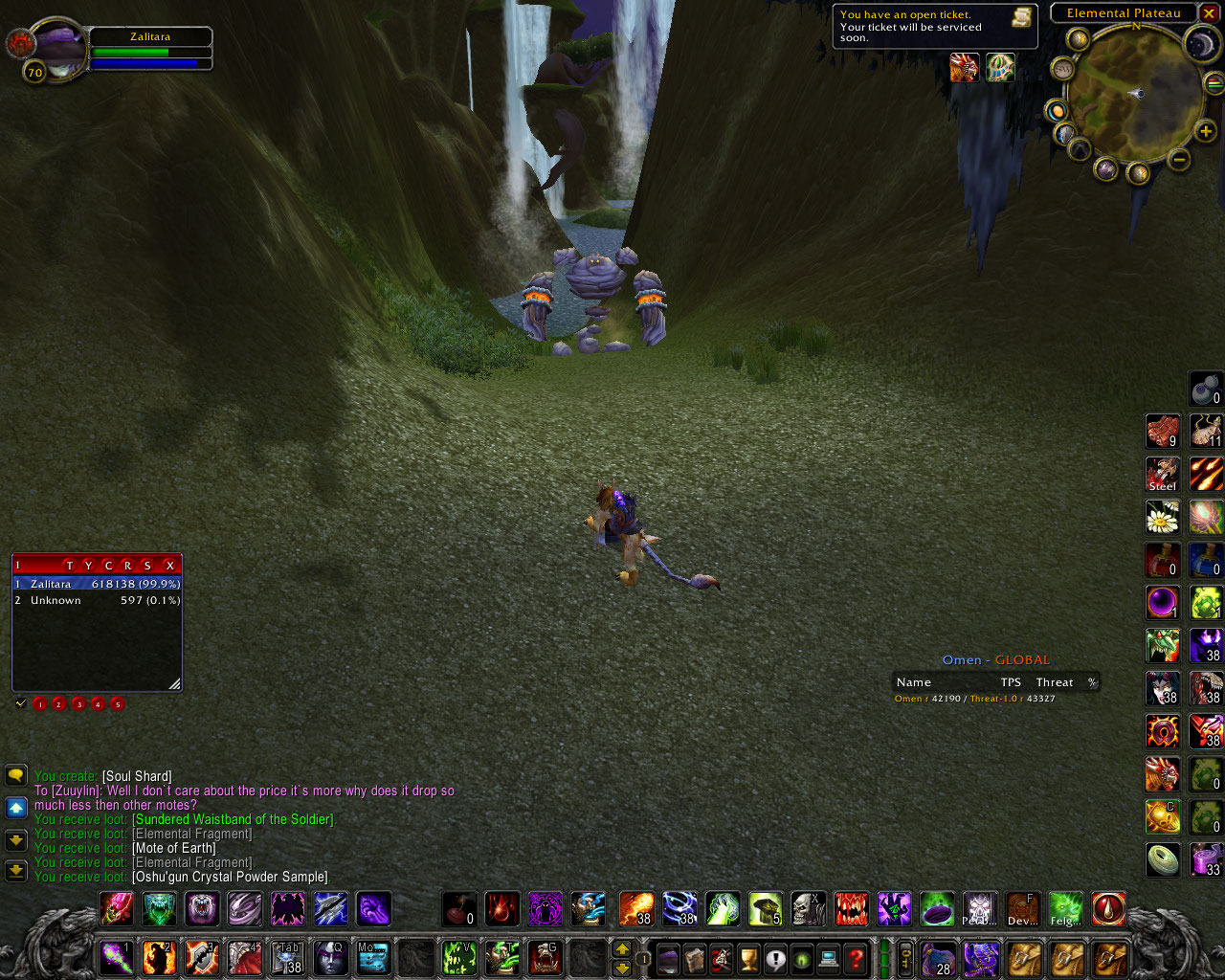Zoom in on the minimap
Screen dimensions: 1225x980
1206,131
